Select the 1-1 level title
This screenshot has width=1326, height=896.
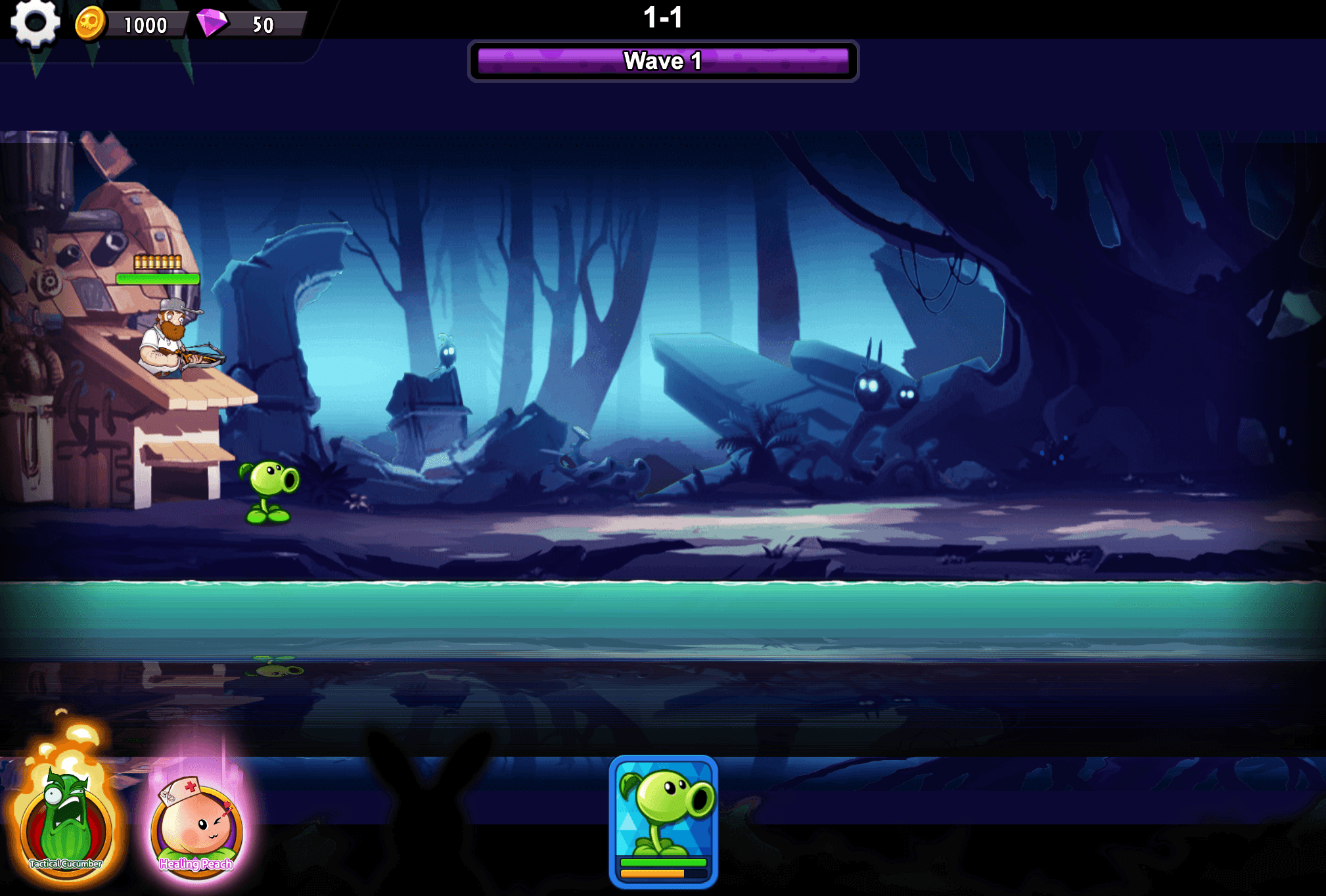tap(663, 18)
